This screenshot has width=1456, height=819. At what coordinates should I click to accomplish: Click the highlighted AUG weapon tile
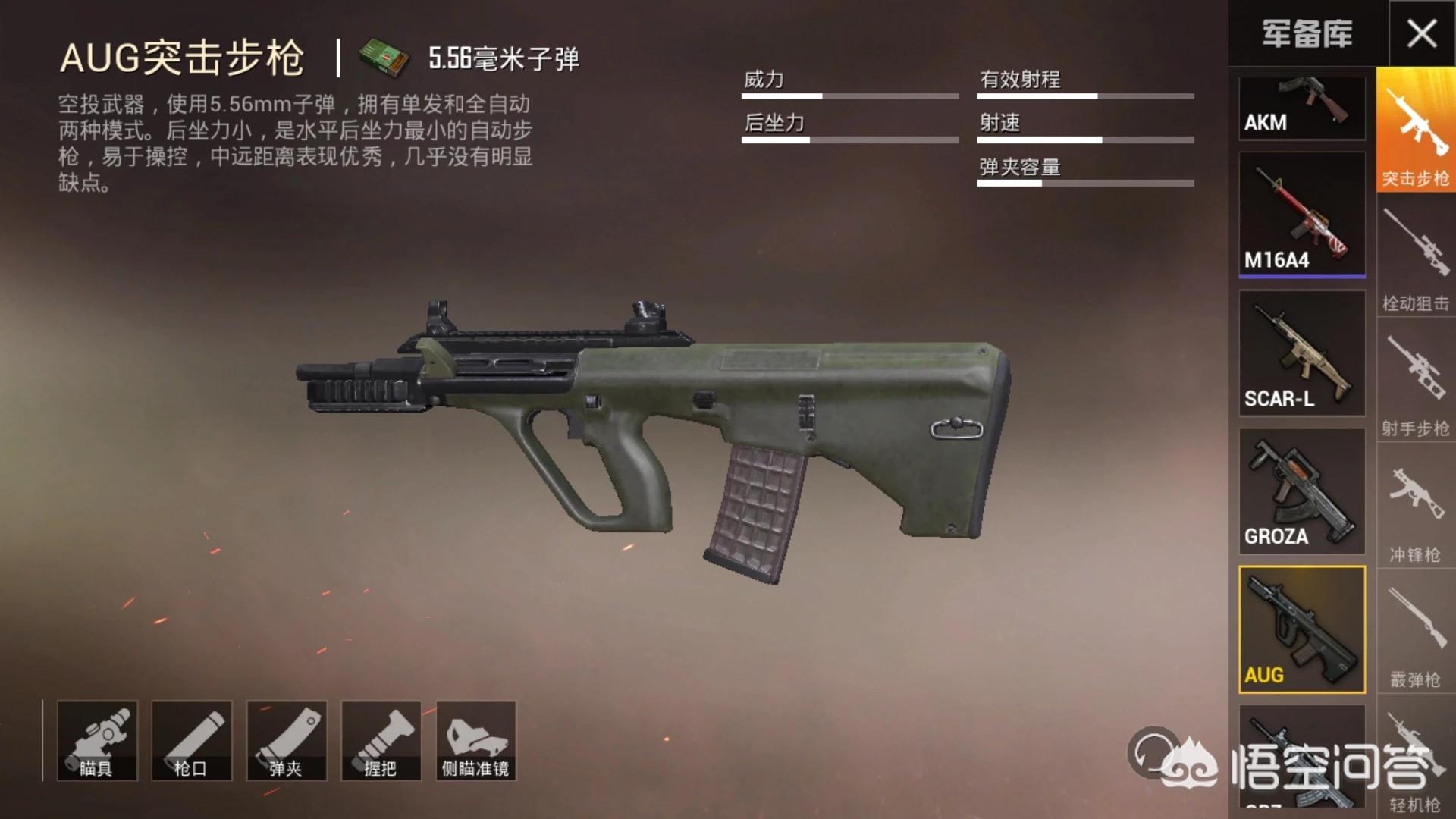point(1301,629)
